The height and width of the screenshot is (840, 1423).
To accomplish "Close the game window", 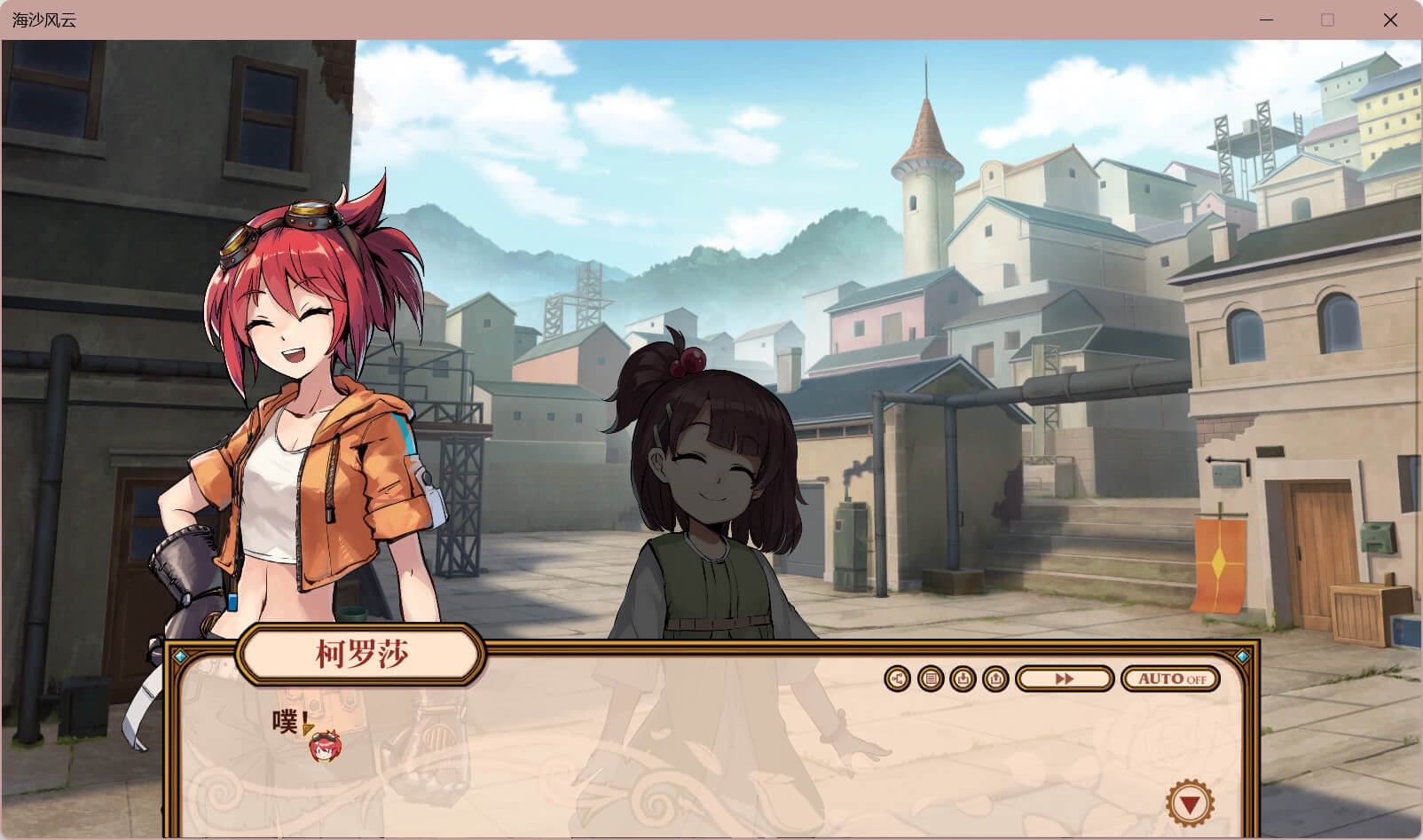I will [x=1390, y=20].
